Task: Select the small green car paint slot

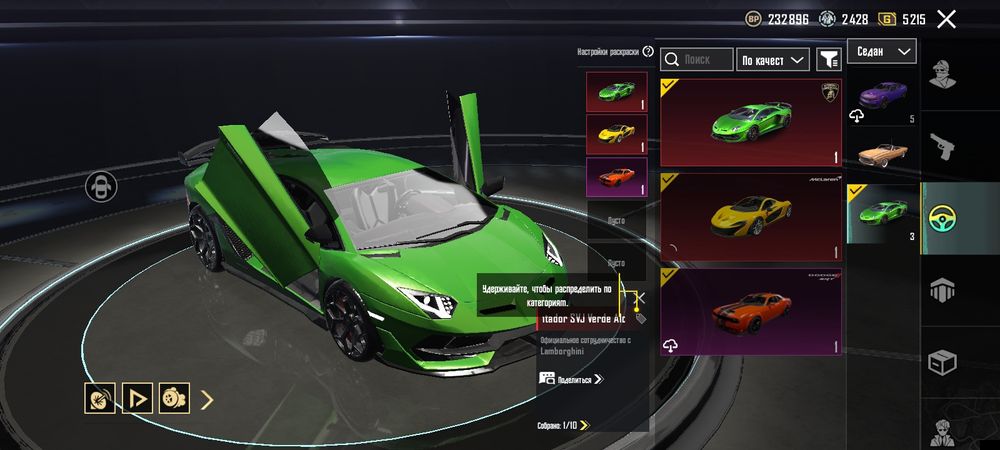Action: 616,91
